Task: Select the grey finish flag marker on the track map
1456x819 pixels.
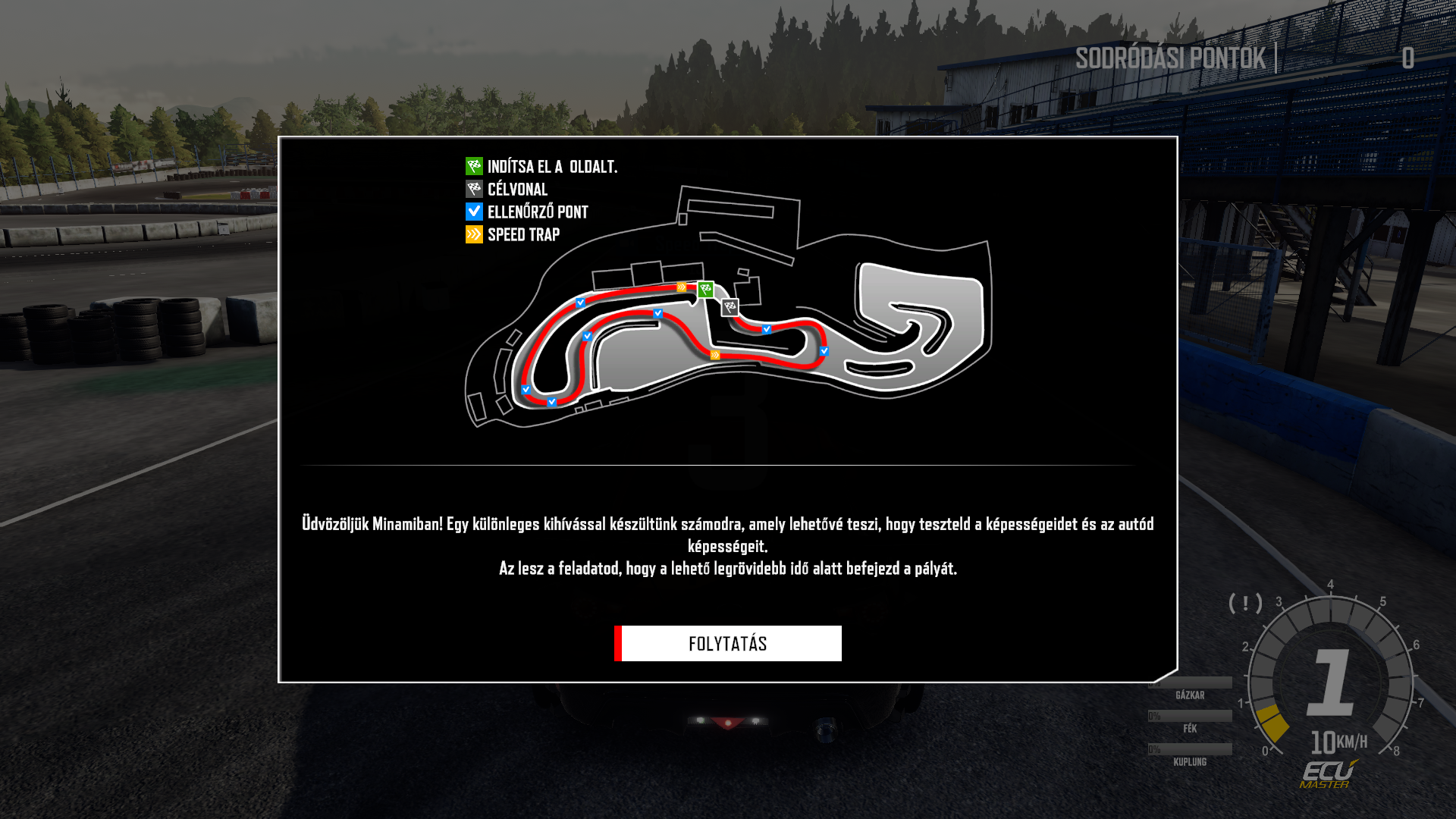Action: 730,307
